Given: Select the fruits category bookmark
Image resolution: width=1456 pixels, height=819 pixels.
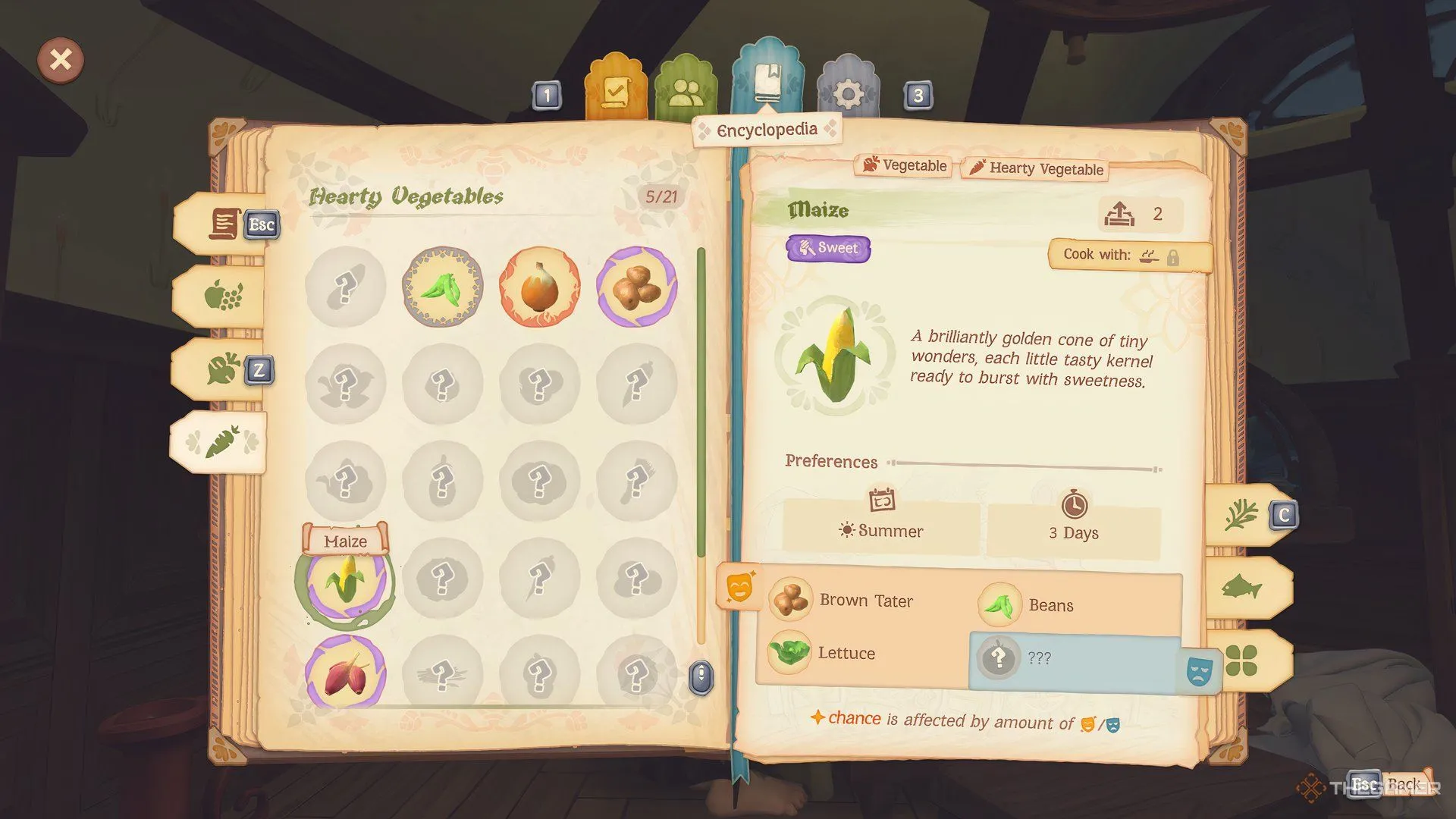Looking at the screenshot, I should tap(223, 296).
